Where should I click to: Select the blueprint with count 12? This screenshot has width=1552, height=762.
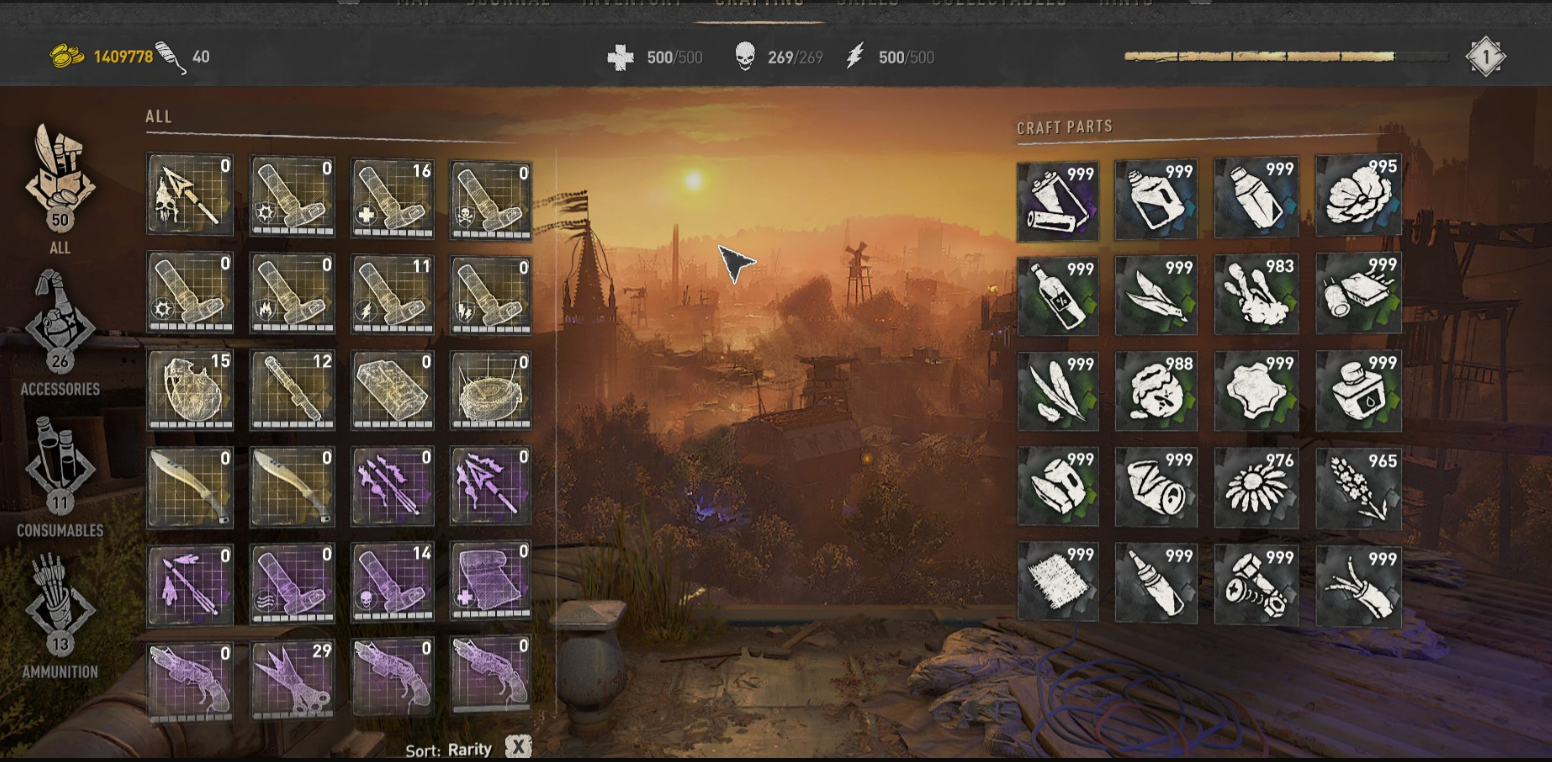pyautogui.click(x=291, y=389)
